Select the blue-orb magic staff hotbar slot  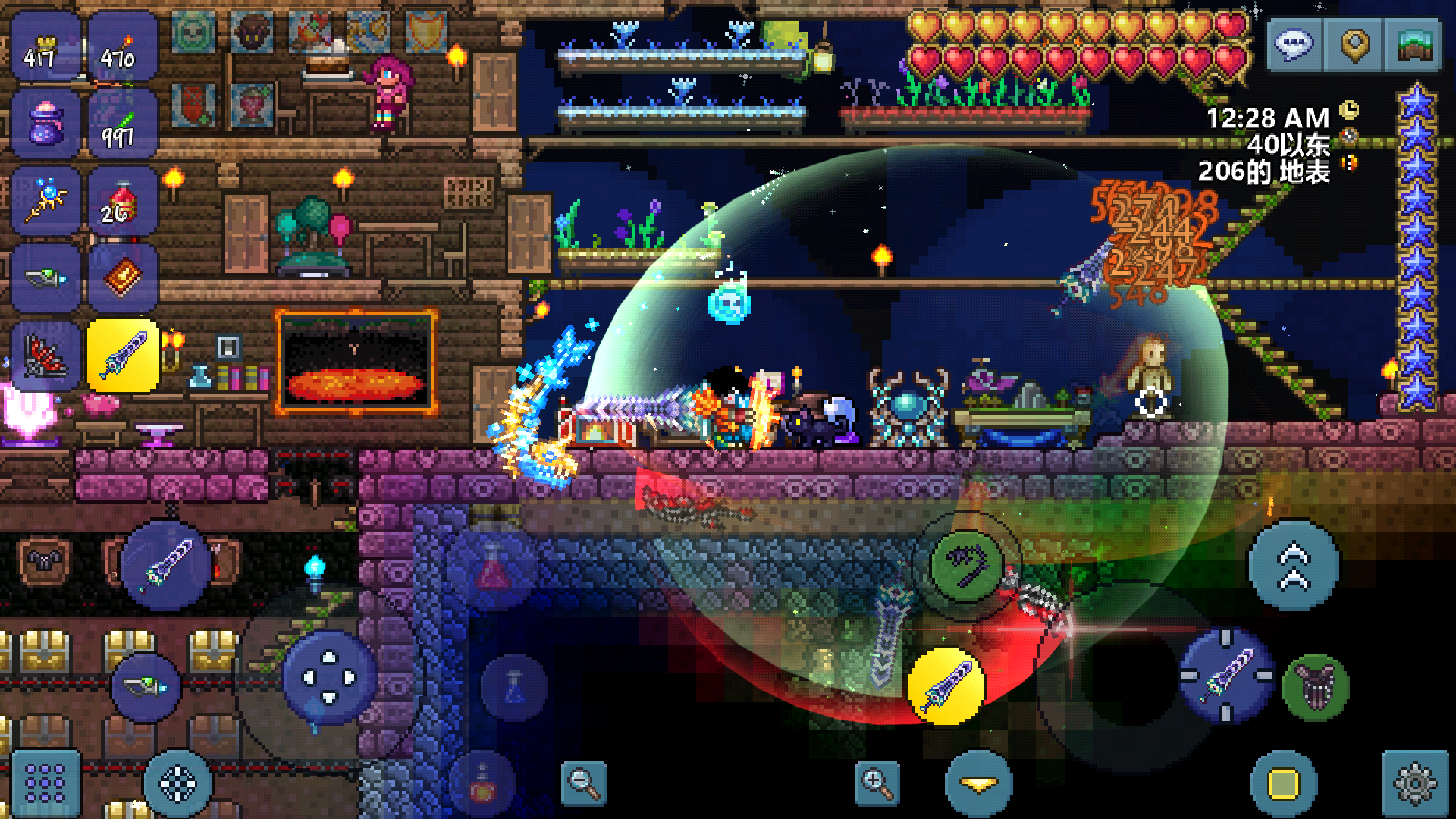[45, 201]
